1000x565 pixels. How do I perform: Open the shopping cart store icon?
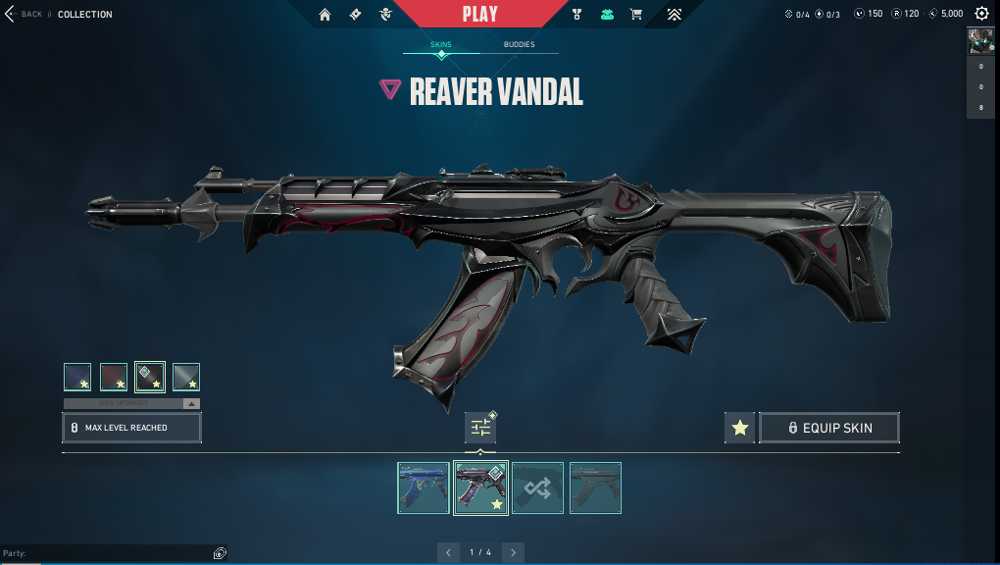635,14
